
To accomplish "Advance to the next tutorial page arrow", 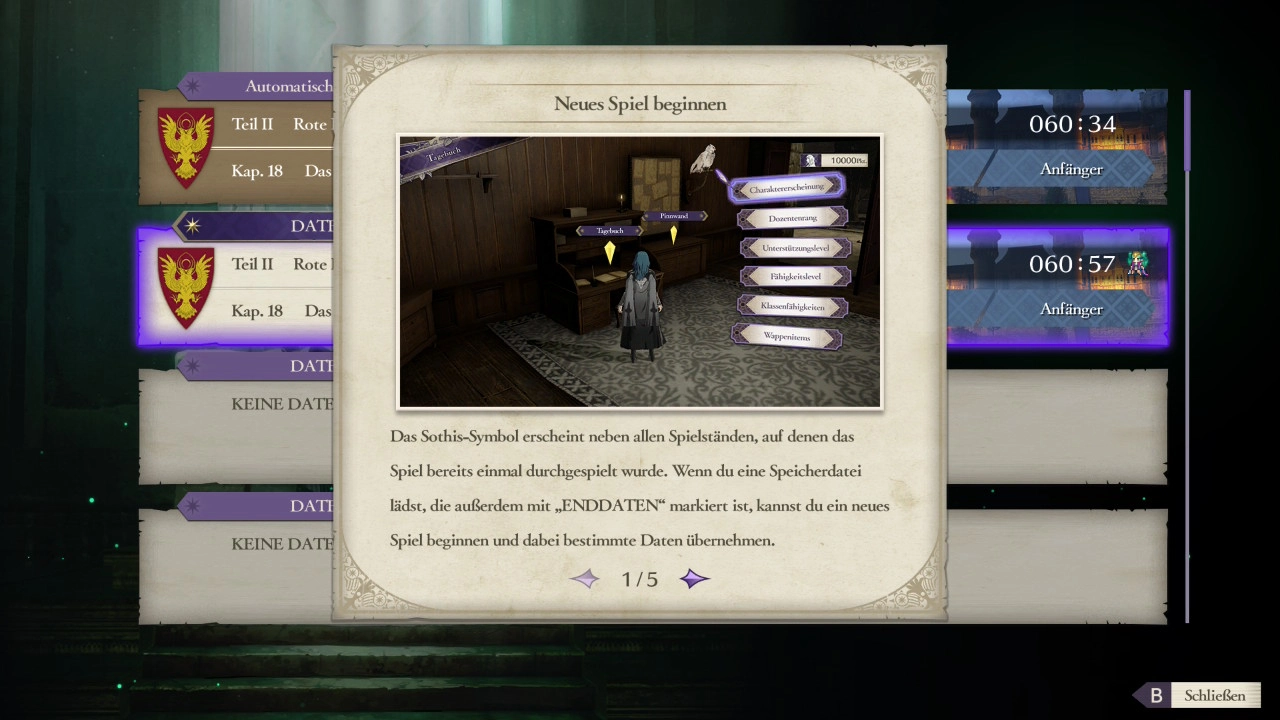I will 694,579.
